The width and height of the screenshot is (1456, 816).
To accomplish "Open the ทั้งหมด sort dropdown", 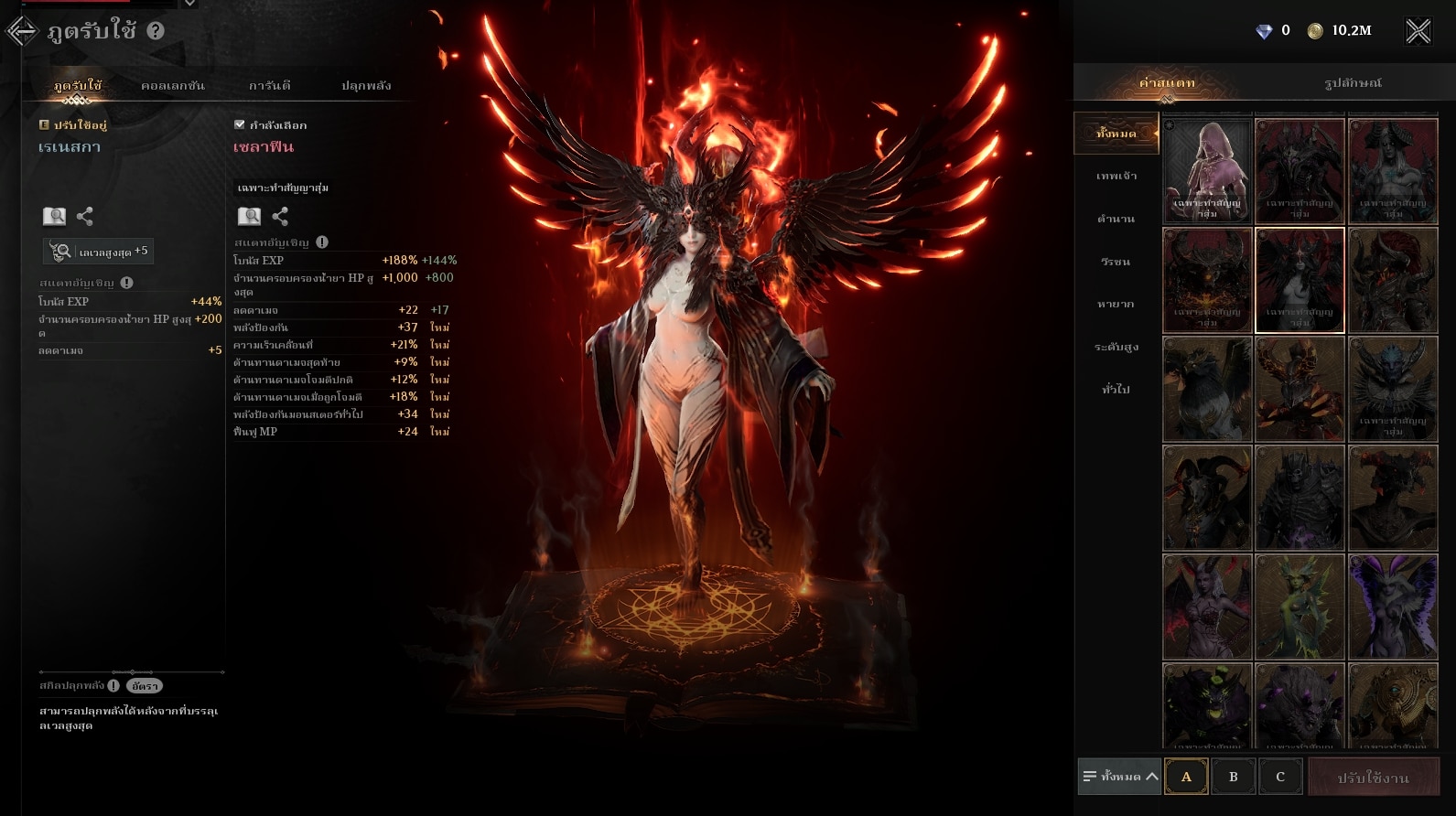I will point(1119,777).
